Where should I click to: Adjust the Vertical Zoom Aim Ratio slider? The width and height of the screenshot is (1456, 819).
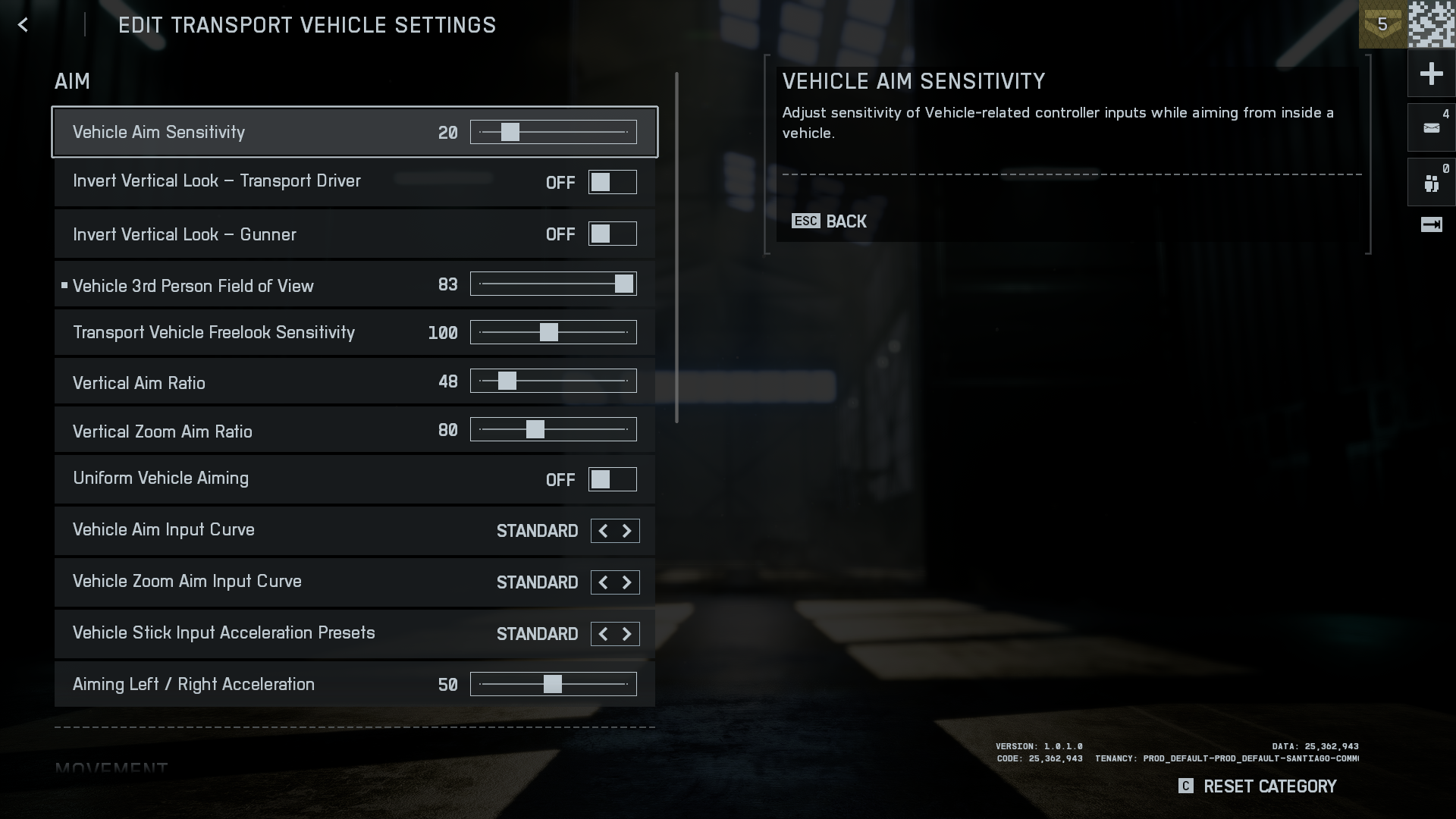(535, 430)
